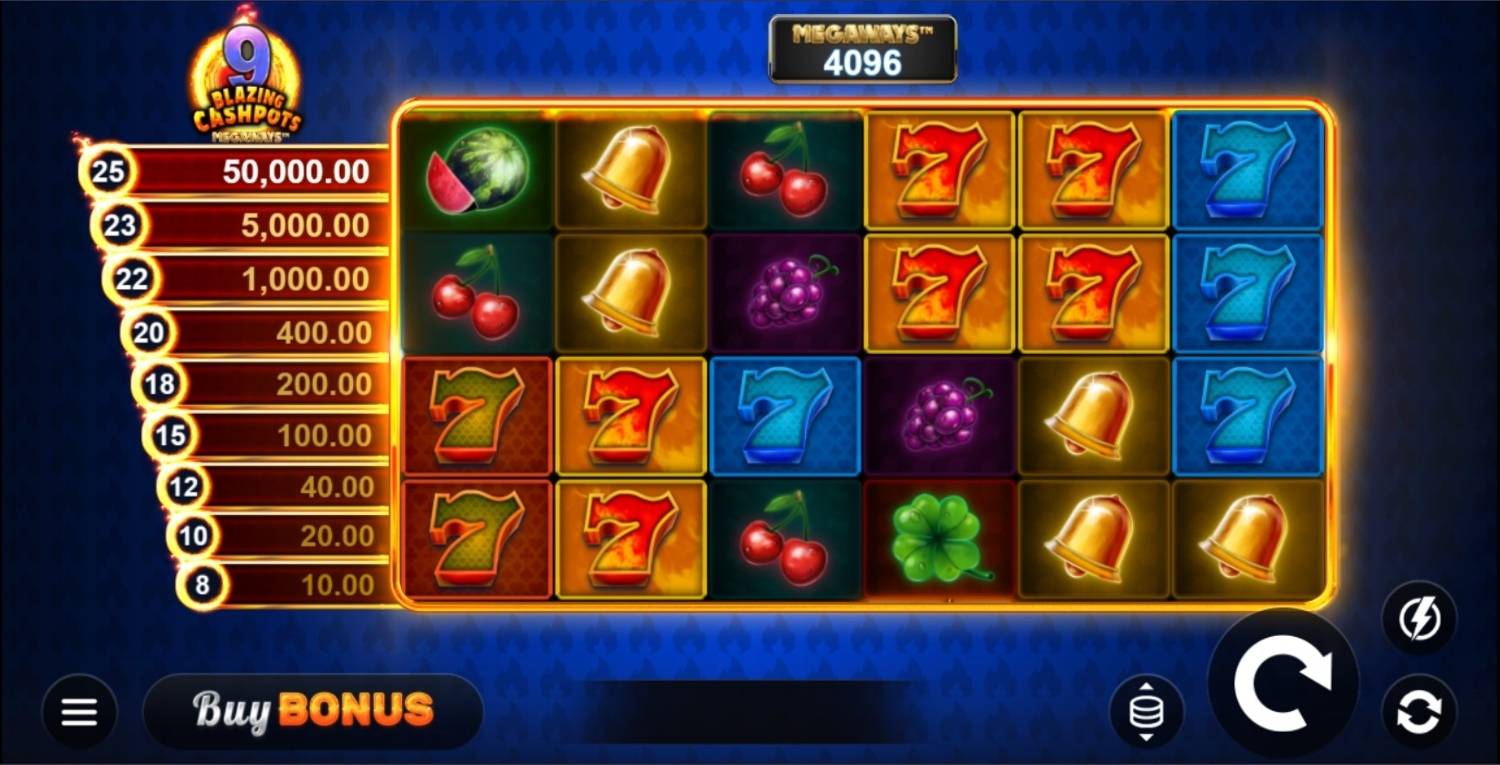The image size is (1500, 765).
Task: Click the blue seven symbol in the top-right corner
Action: [x=1247, y=171]
